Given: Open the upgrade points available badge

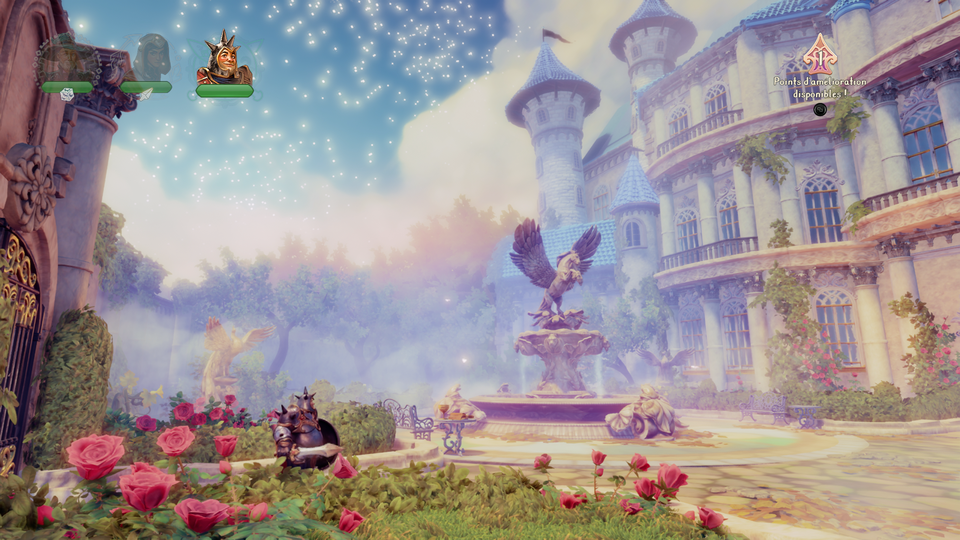Looking at the screenshot, I should tap(820, 54).
